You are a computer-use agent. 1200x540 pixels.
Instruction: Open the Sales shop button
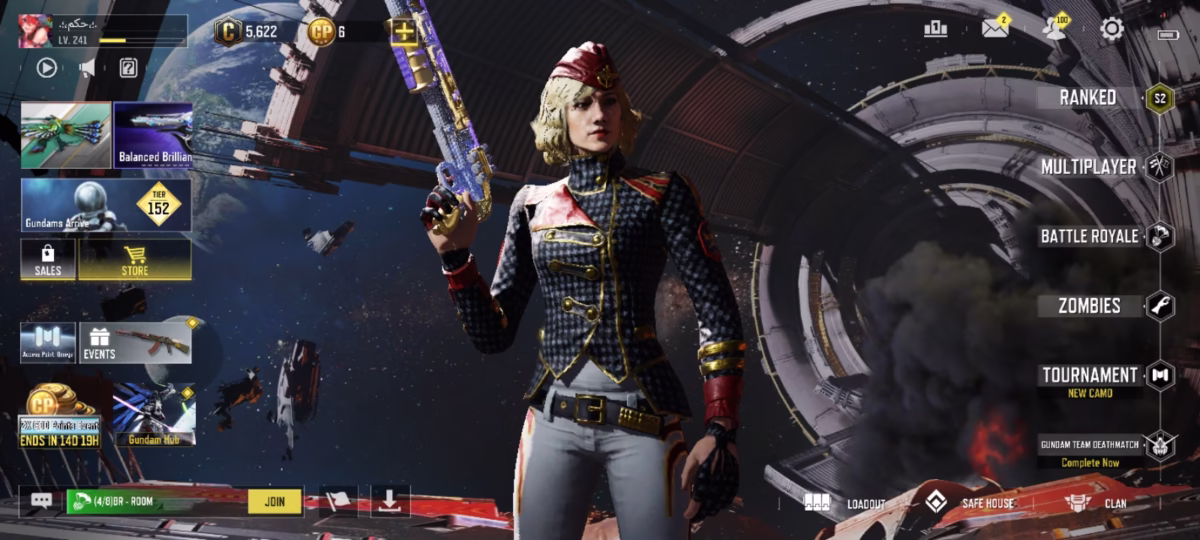[x=48, y=259]
